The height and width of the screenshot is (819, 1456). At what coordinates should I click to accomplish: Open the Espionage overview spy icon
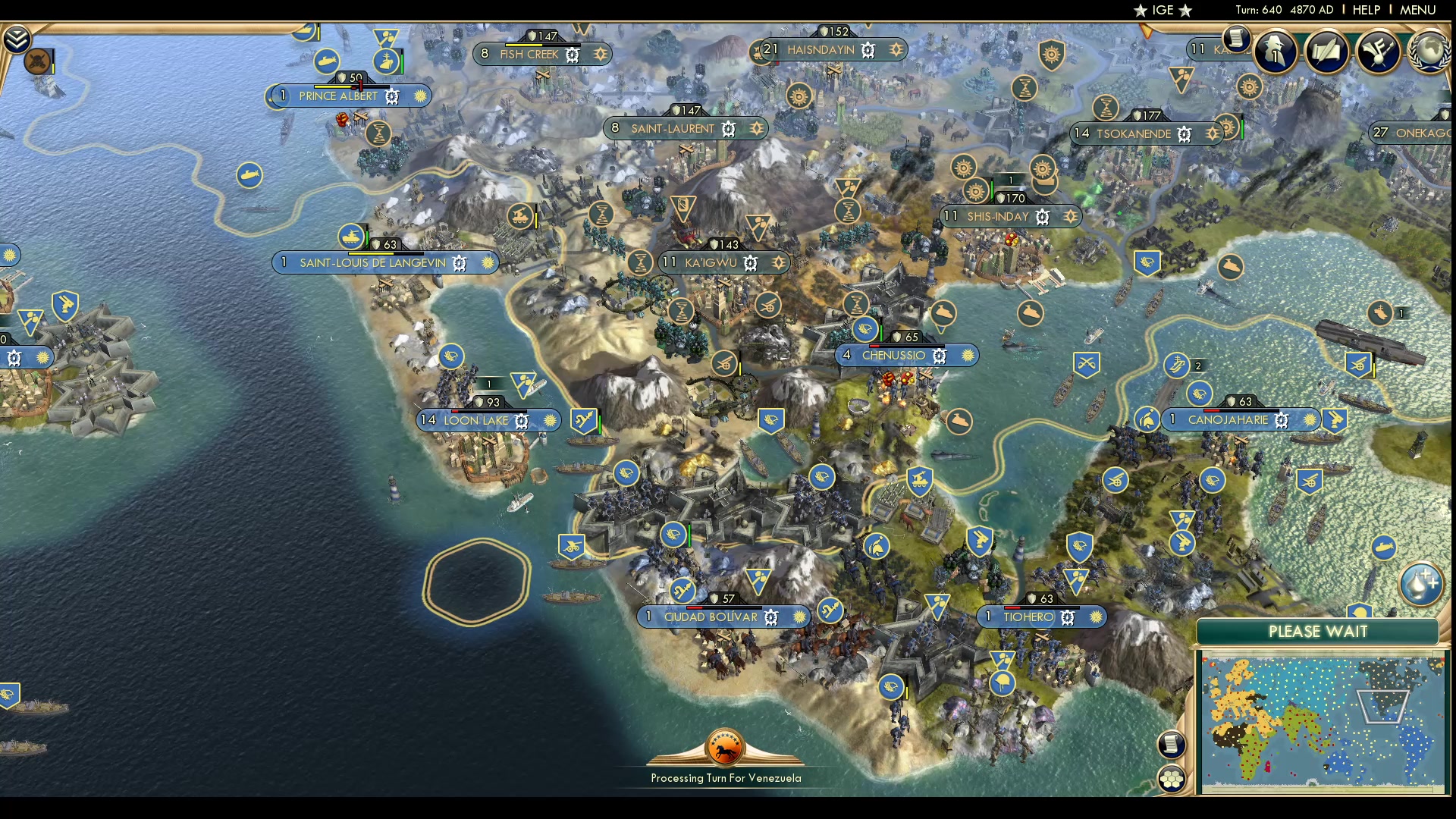coord(1275,52)
